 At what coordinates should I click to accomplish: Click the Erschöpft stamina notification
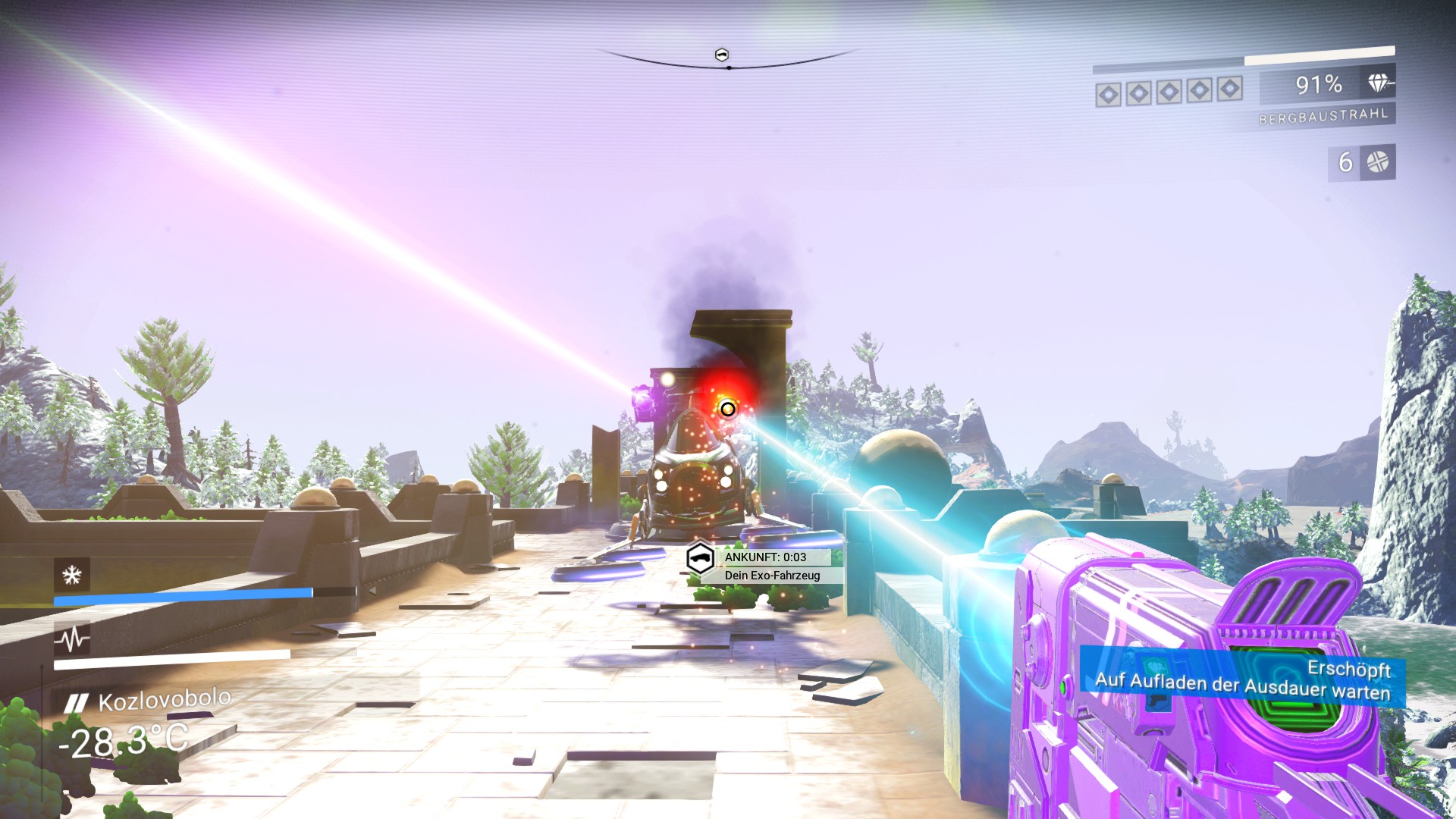pyautogui.click(x=1244, y=679)
